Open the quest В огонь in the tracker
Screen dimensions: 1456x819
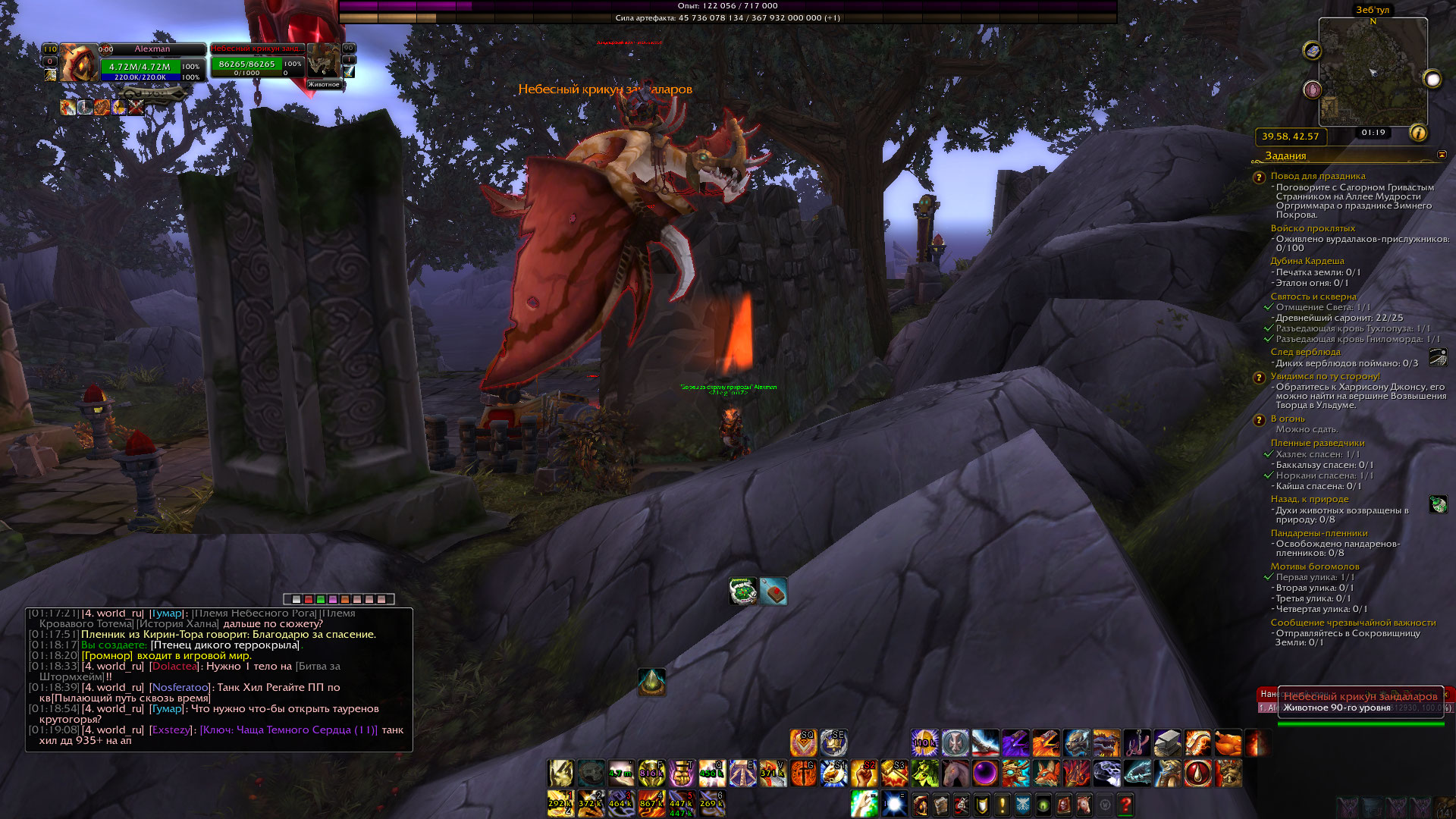click(x=1288, y=419)
